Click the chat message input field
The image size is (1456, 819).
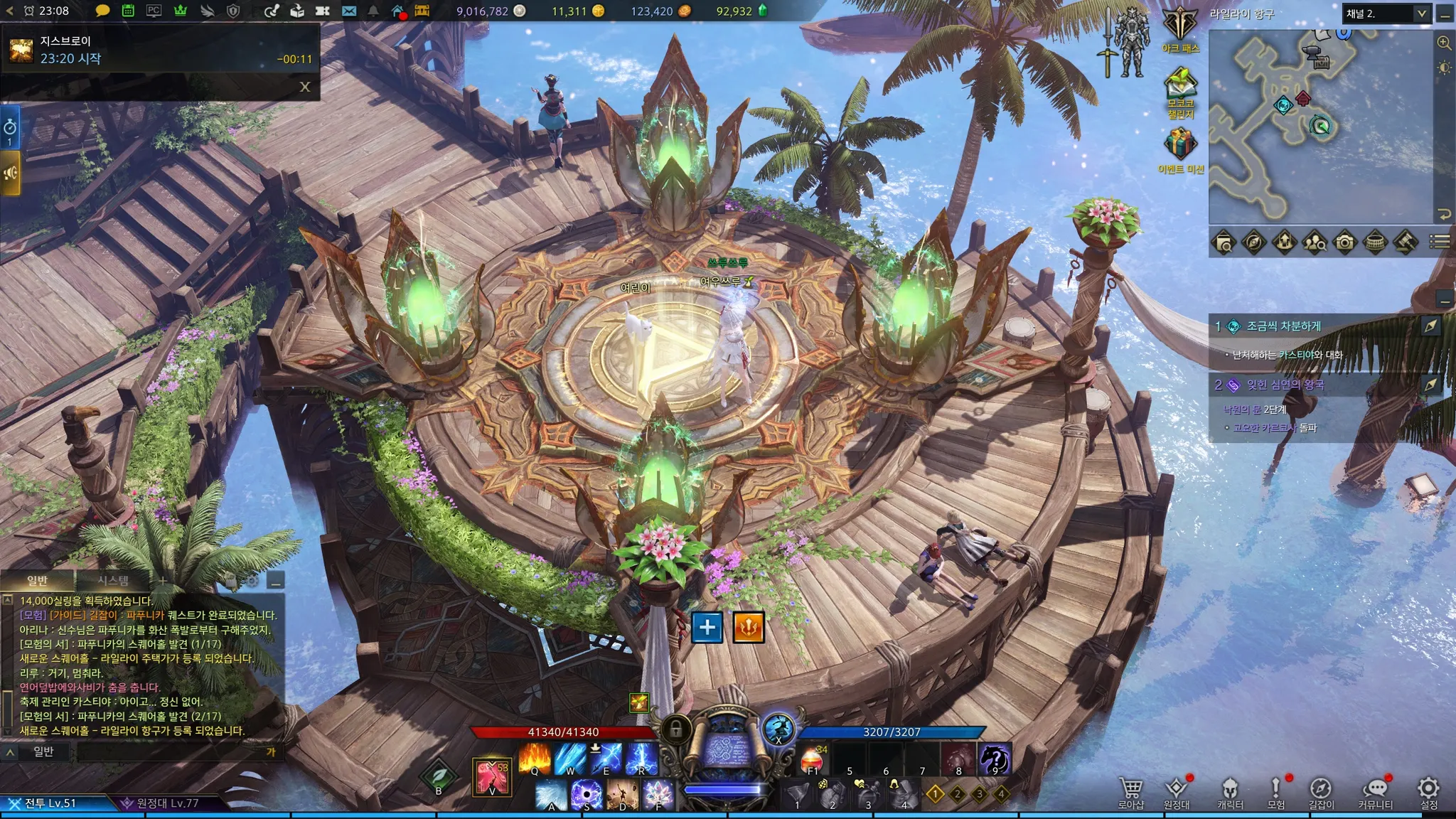coord(171,751)
